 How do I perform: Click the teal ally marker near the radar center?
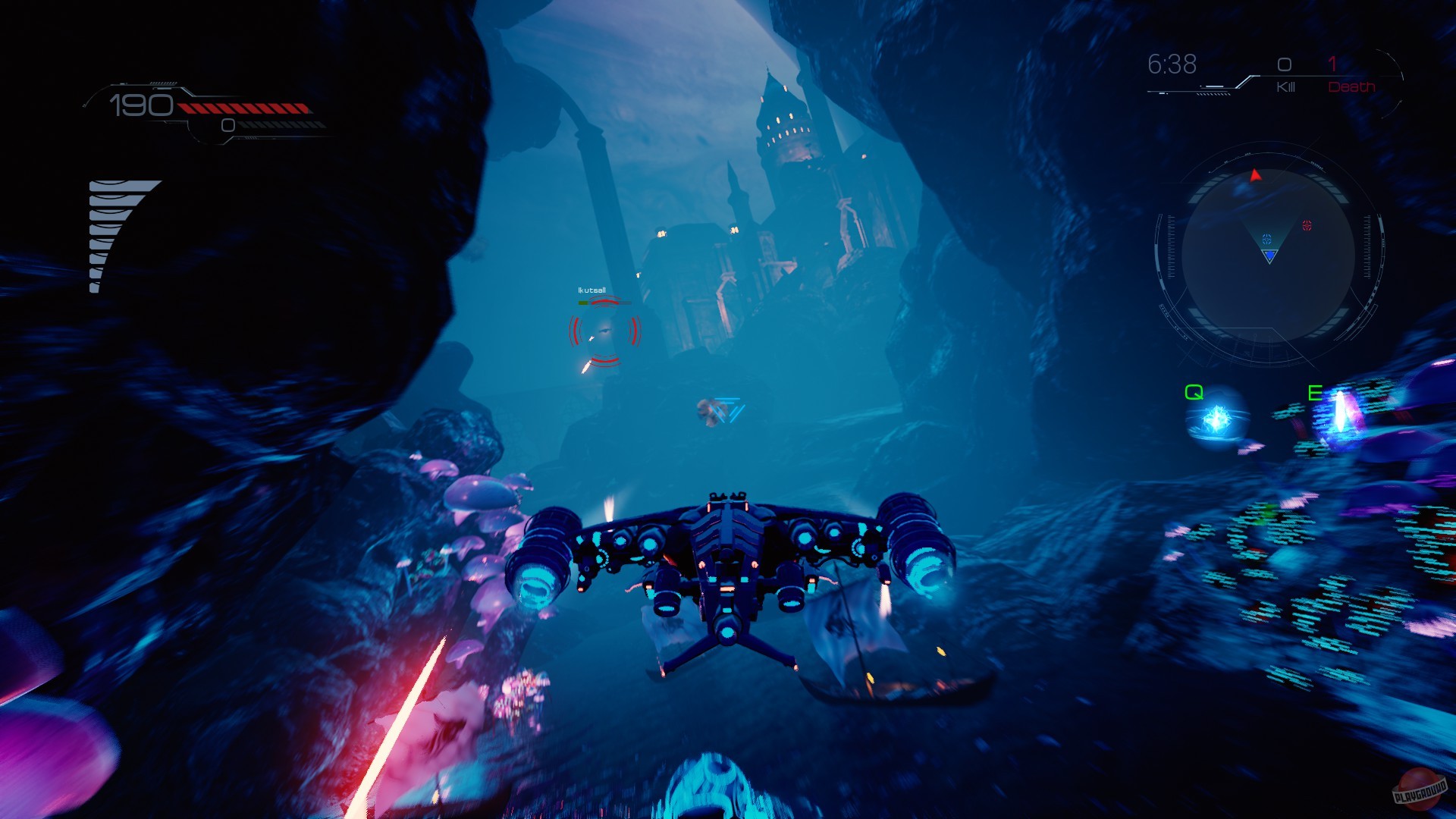[1266, 239]
